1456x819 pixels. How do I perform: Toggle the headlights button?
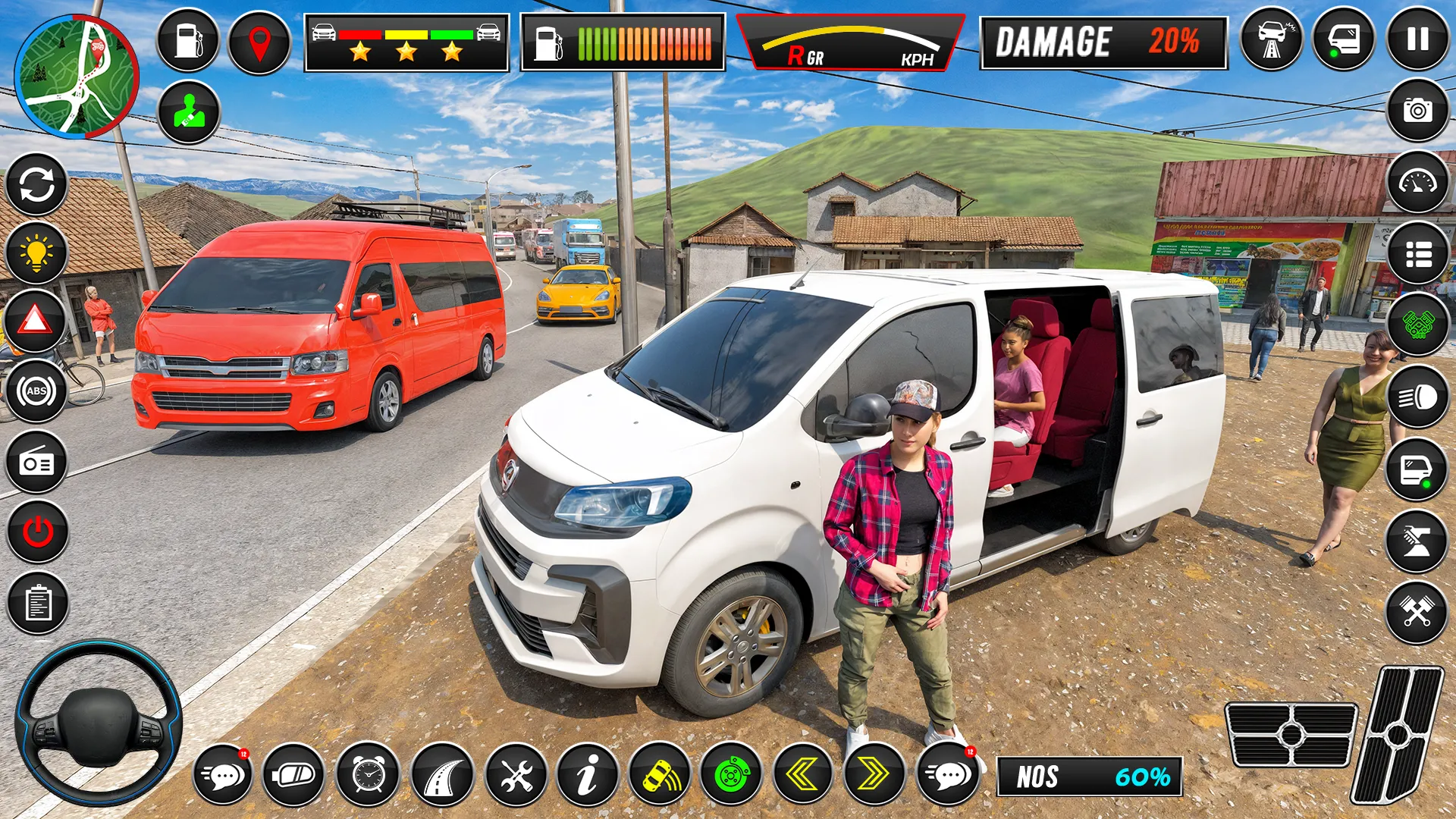pyautogui.click(x=1417, y=397)
